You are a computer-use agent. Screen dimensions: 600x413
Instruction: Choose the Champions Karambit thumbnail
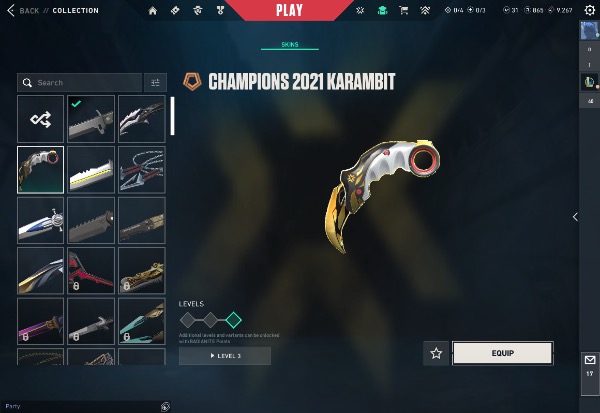pyautogui.click(x=40, y=169)
